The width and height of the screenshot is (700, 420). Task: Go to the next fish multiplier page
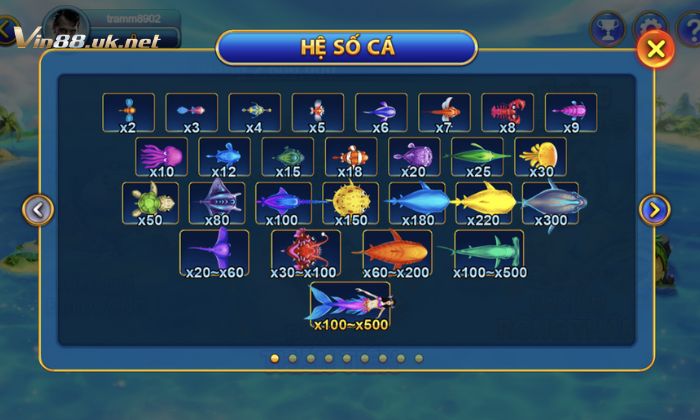pos(654,209)
